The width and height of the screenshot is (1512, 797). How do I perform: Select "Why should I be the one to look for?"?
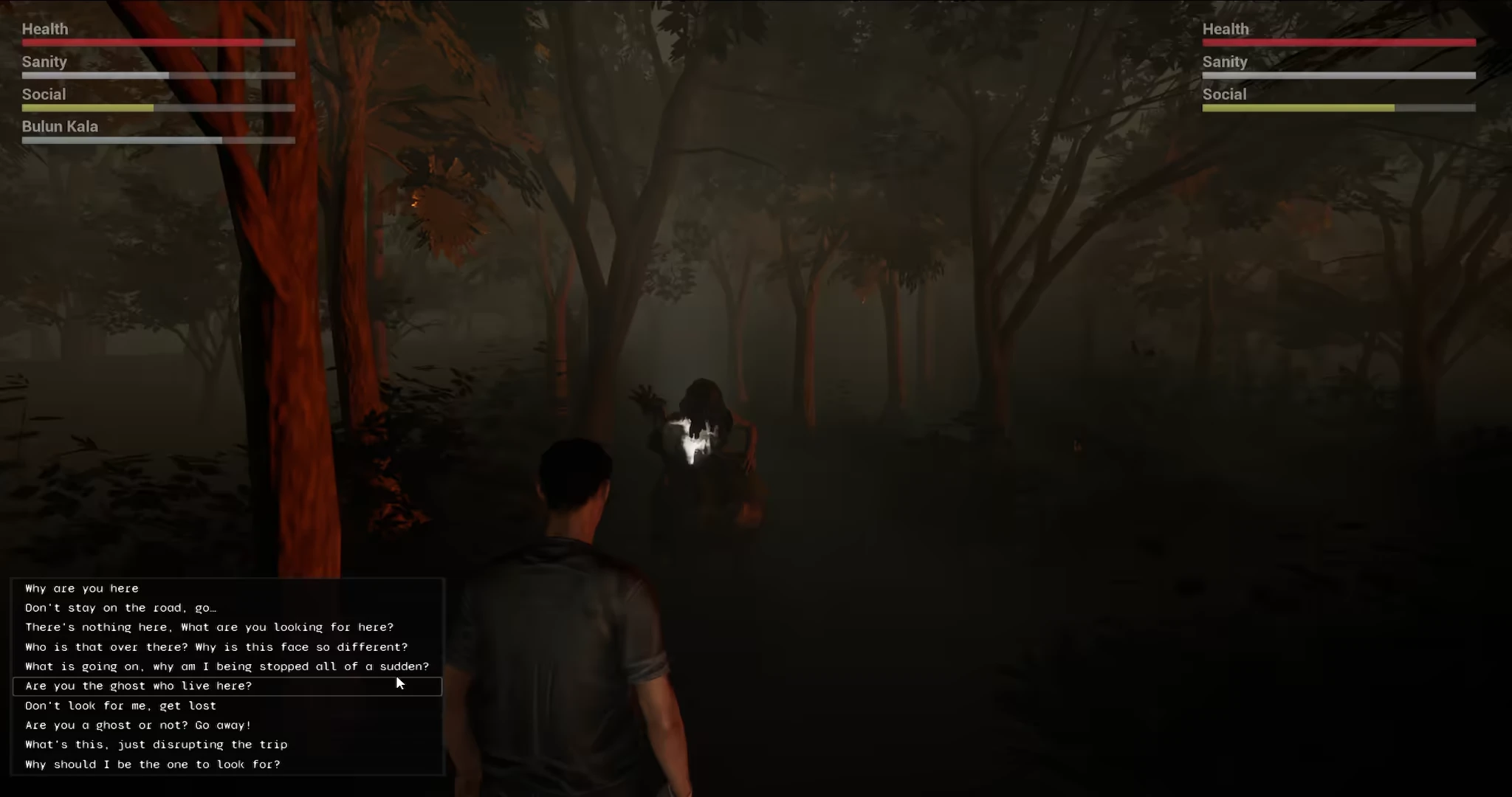point(152,764)
